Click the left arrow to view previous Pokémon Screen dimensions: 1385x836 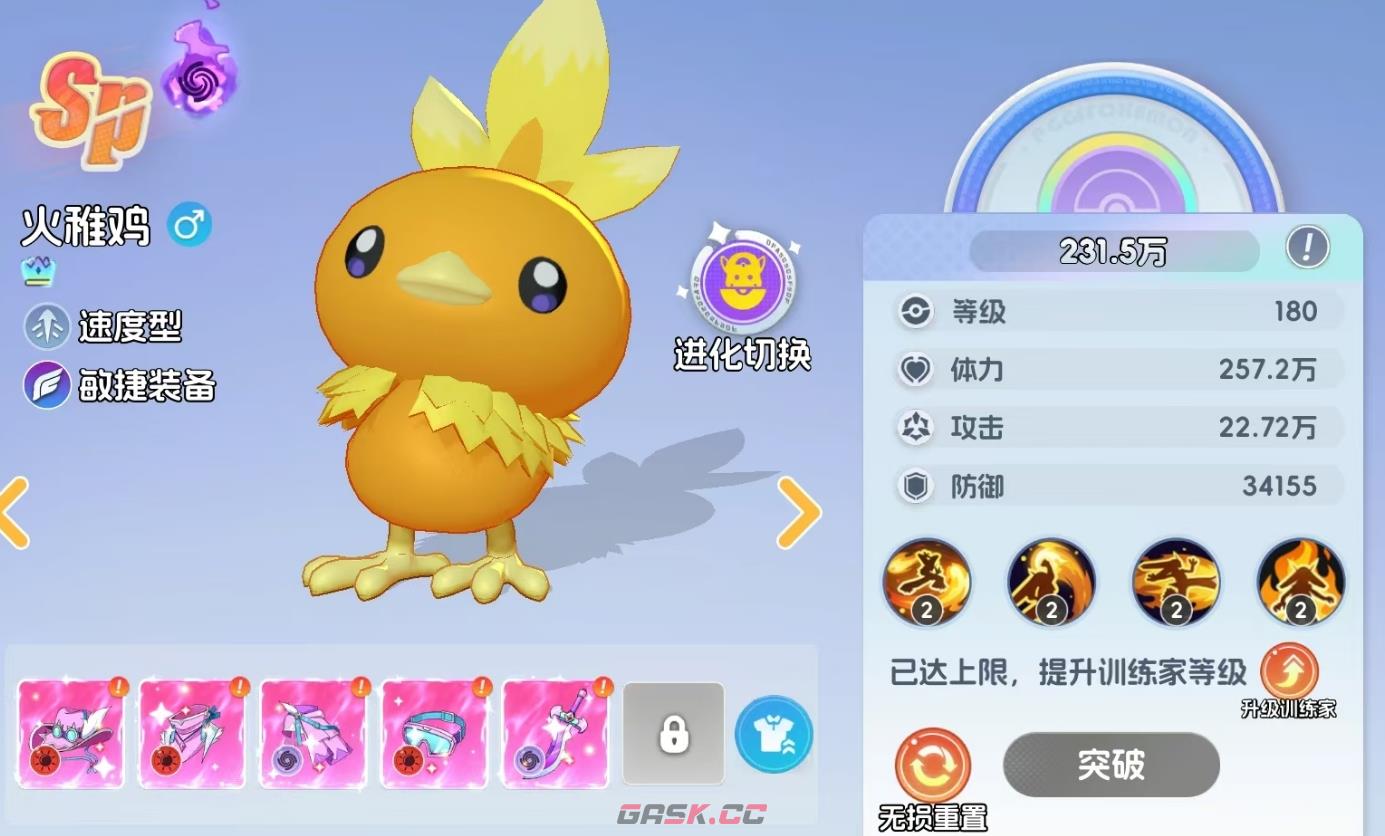(x=12, y=513)
